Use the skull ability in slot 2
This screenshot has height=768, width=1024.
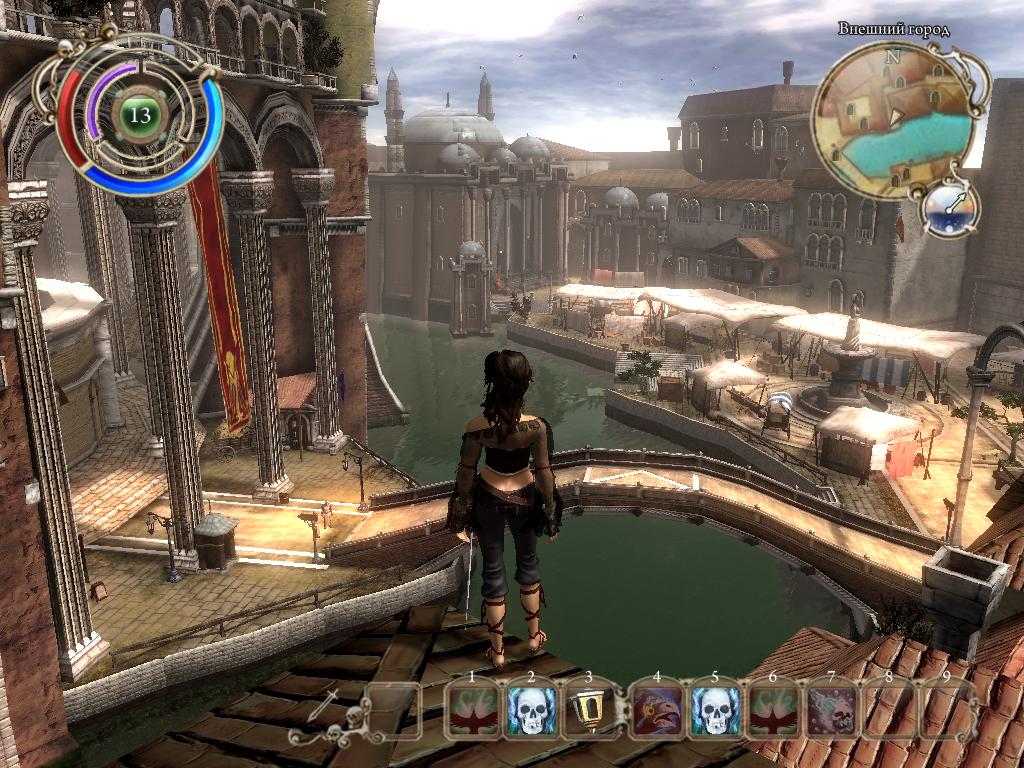pos(531,711)
